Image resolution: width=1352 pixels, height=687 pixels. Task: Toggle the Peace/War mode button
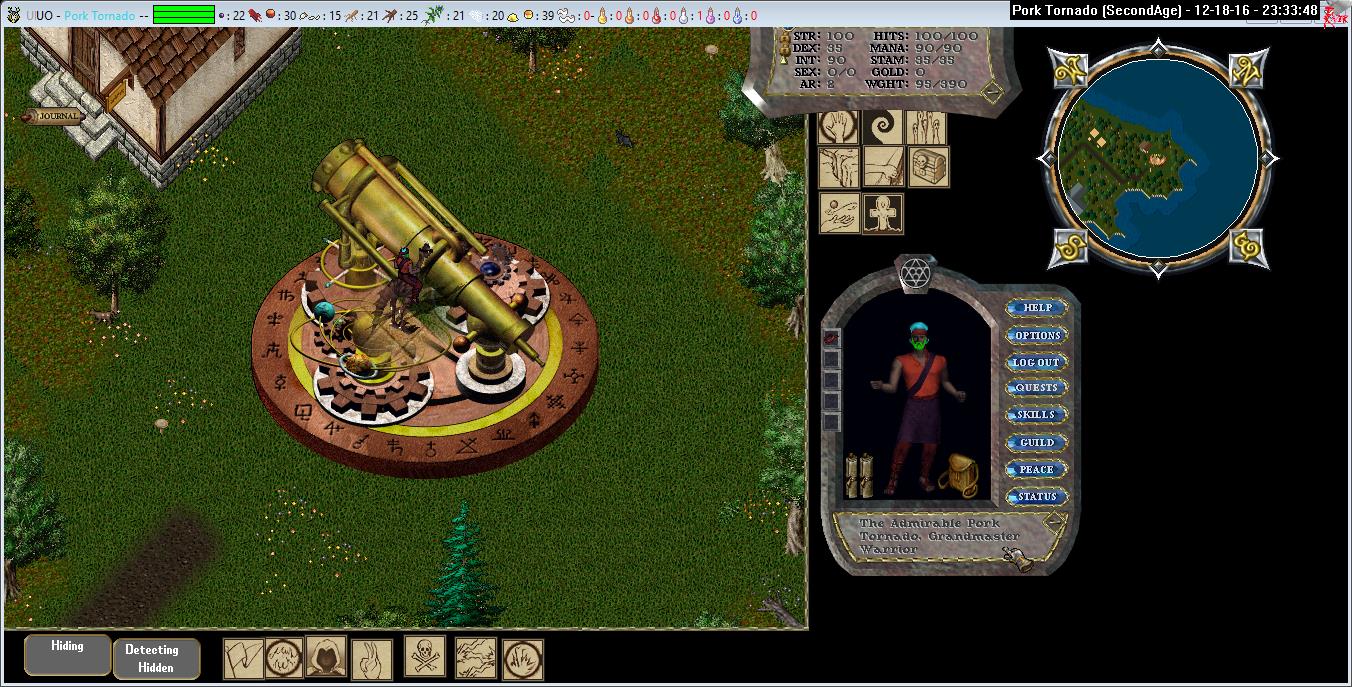click(x=1036, y=469)
